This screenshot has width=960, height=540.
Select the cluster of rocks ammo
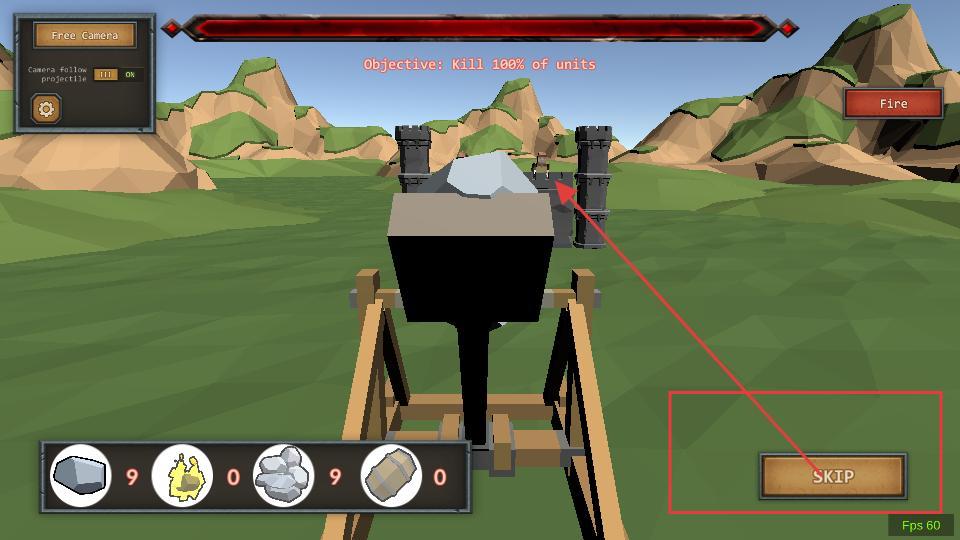click(x=283, y=476)
